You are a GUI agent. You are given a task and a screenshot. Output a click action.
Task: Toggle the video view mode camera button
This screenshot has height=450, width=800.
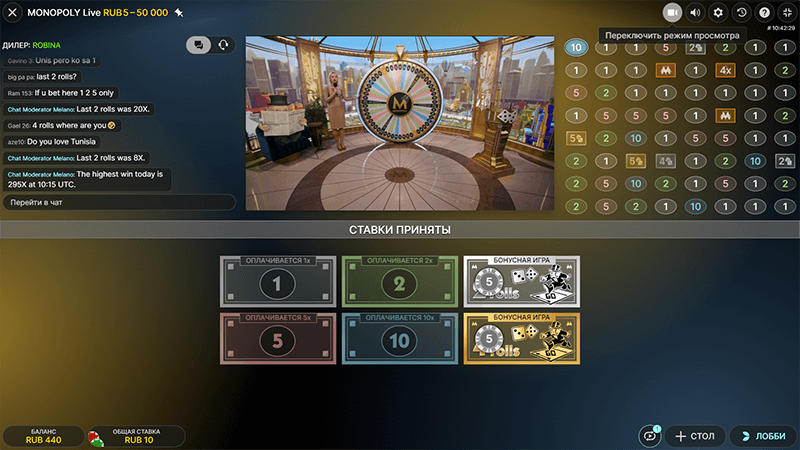672,12
